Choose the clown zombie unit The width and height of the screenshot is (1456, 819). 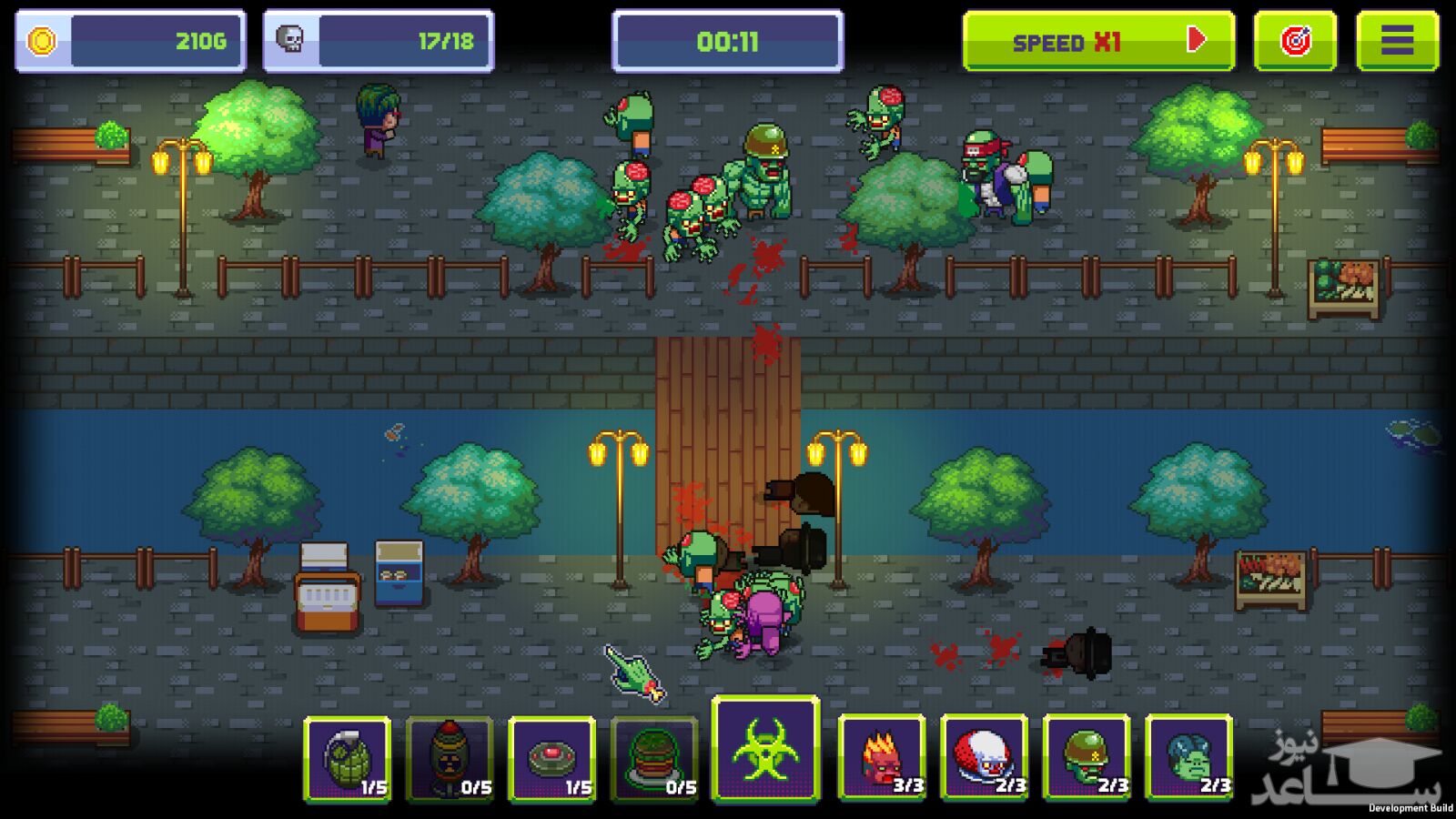pyautogui.click(x=984, y=757)
